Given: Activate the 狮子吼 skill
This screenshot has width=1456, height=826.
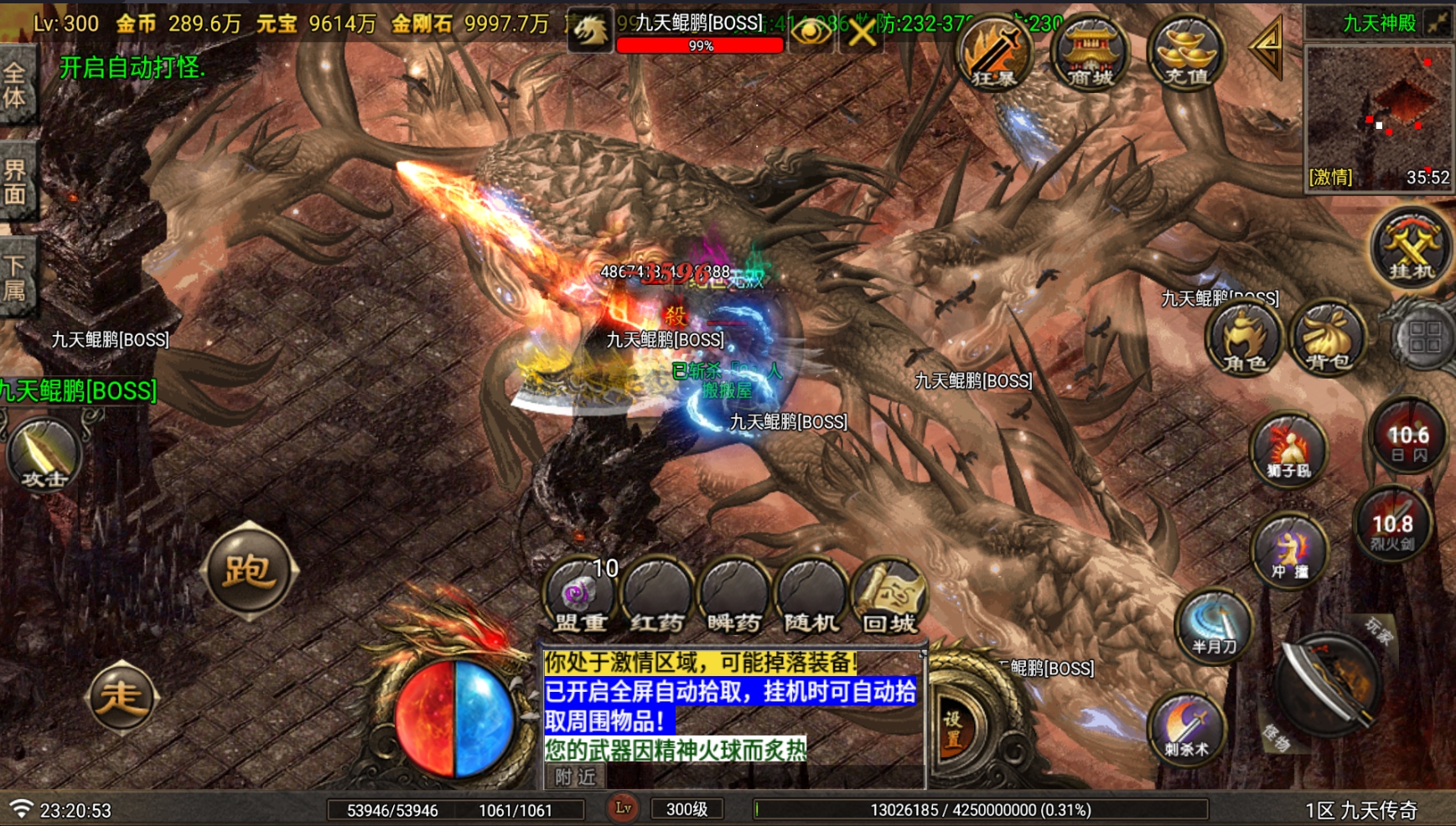Looking at the screenshot, I should click(1288, 450).
